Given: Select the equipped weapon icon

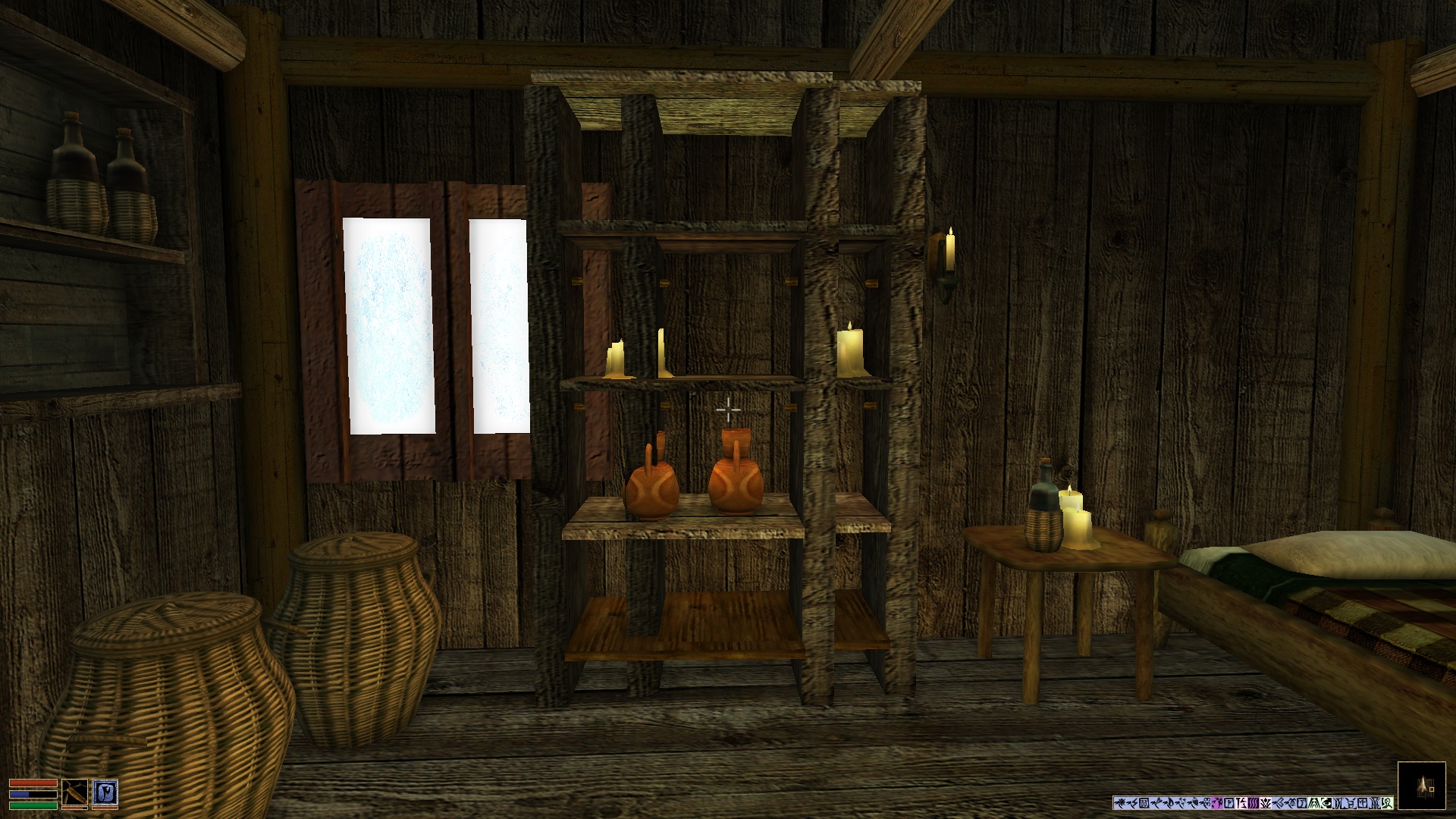Looking at the screenshot, I should pyautogui.click(x=74, y=792).
